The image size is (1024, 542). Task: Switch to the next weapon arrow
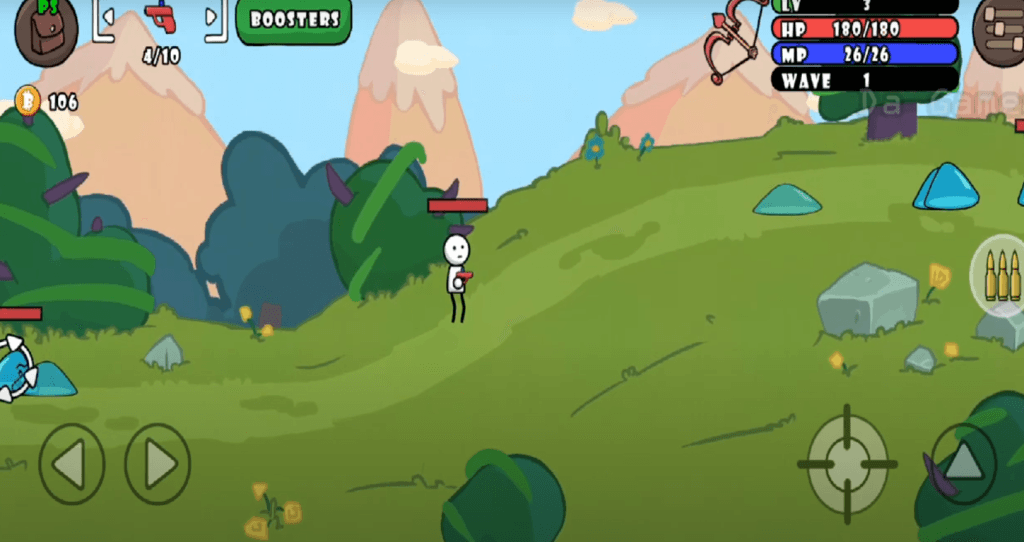pyautogui.click(x=211, y=17)
